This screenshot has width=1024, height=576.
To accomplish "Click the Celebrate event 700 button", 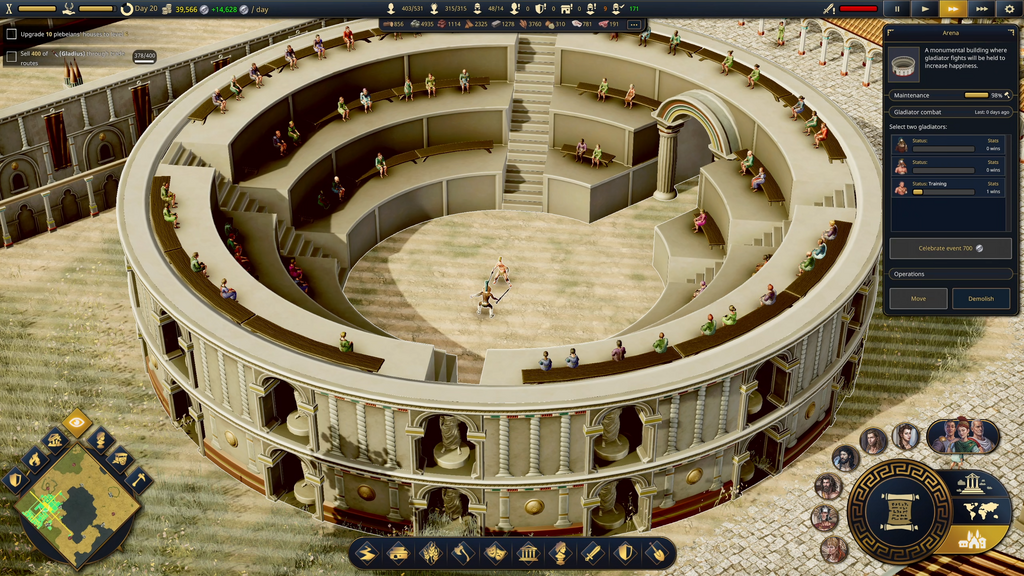I will pyautogui.click(x=950, y=248).
